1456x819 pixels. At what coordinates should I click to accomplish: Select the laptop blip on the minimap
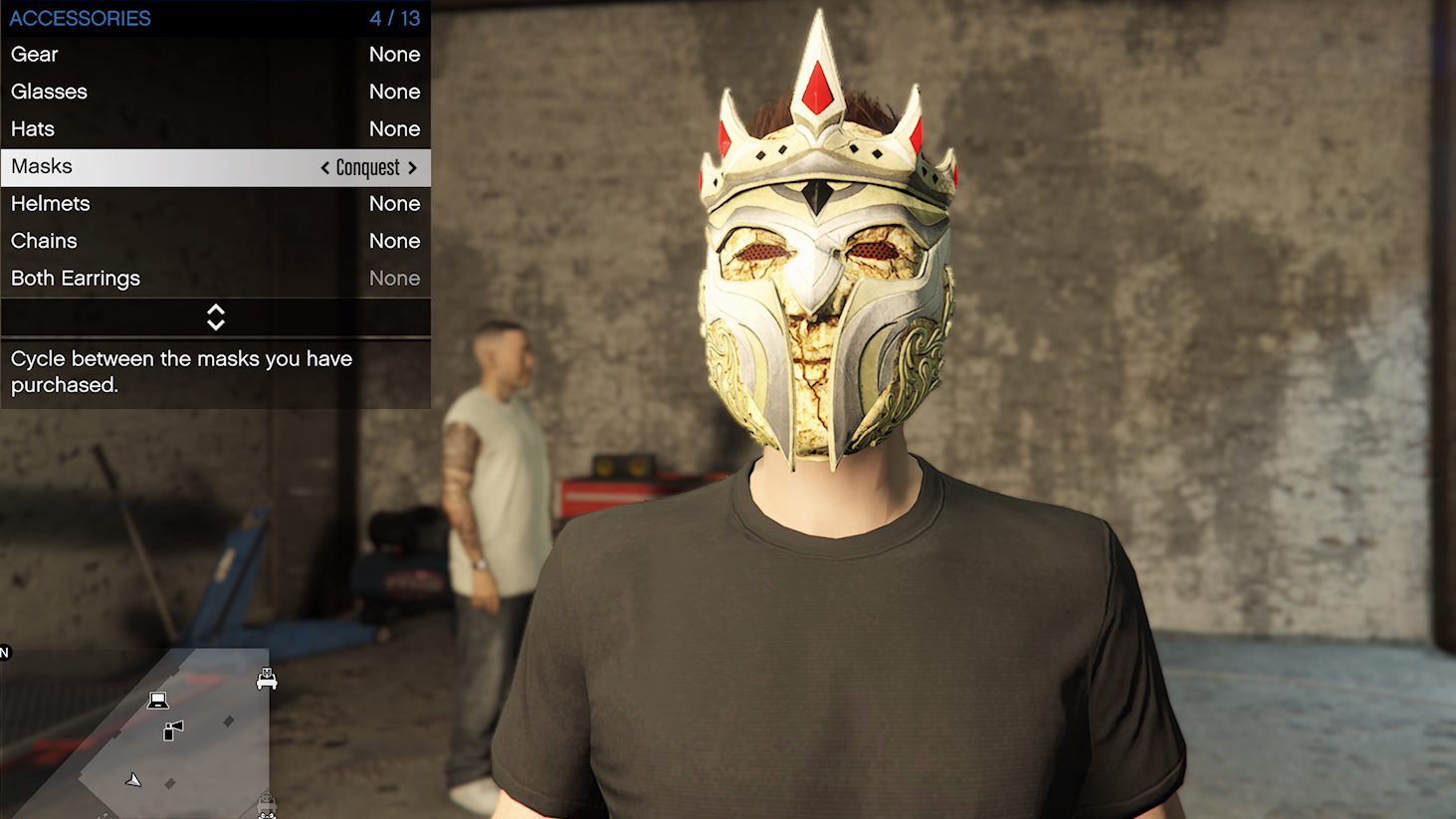[157, 702]
